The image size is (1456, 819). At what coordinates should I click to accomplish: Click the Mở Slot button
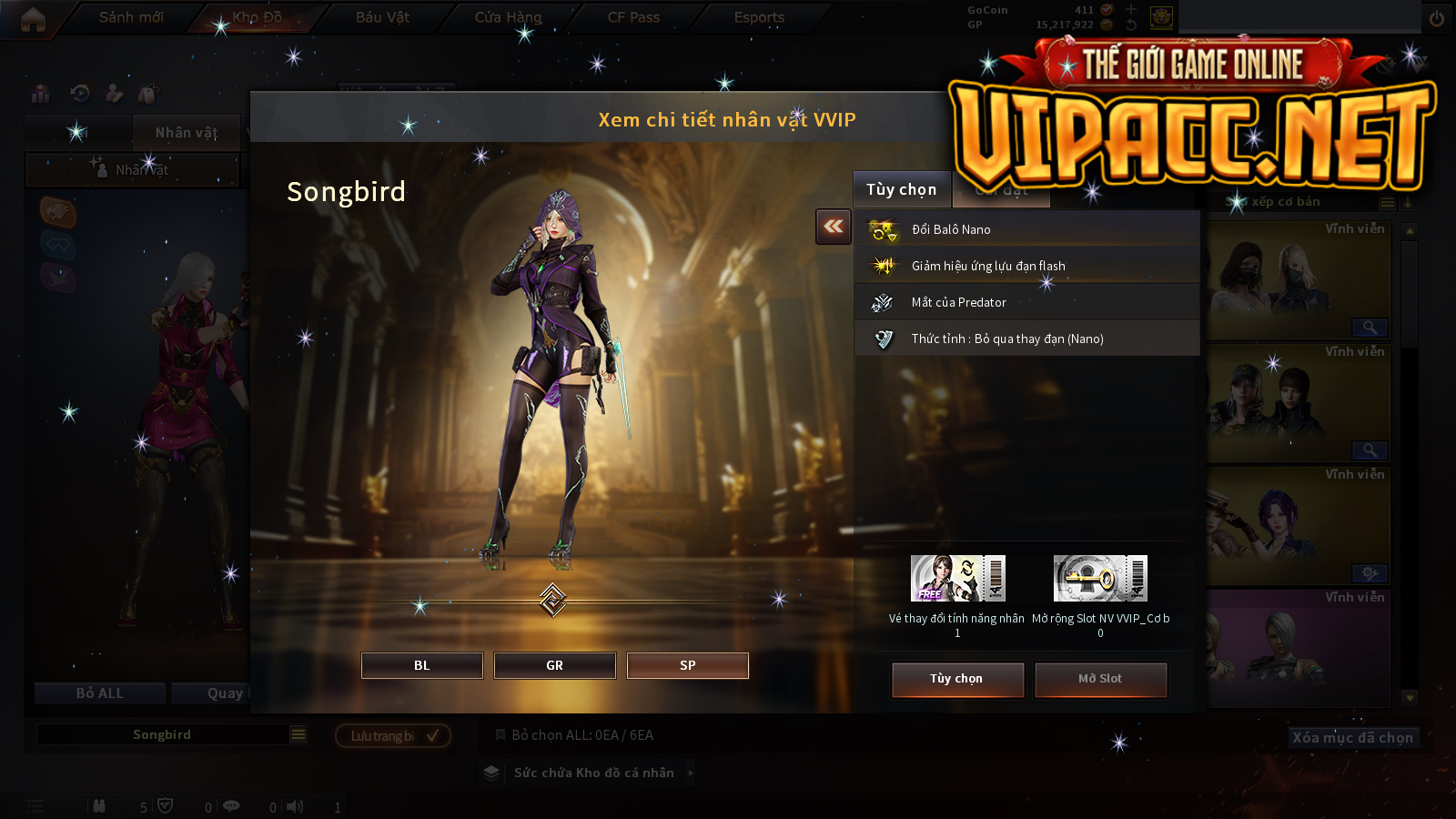tap(1100, 679)
